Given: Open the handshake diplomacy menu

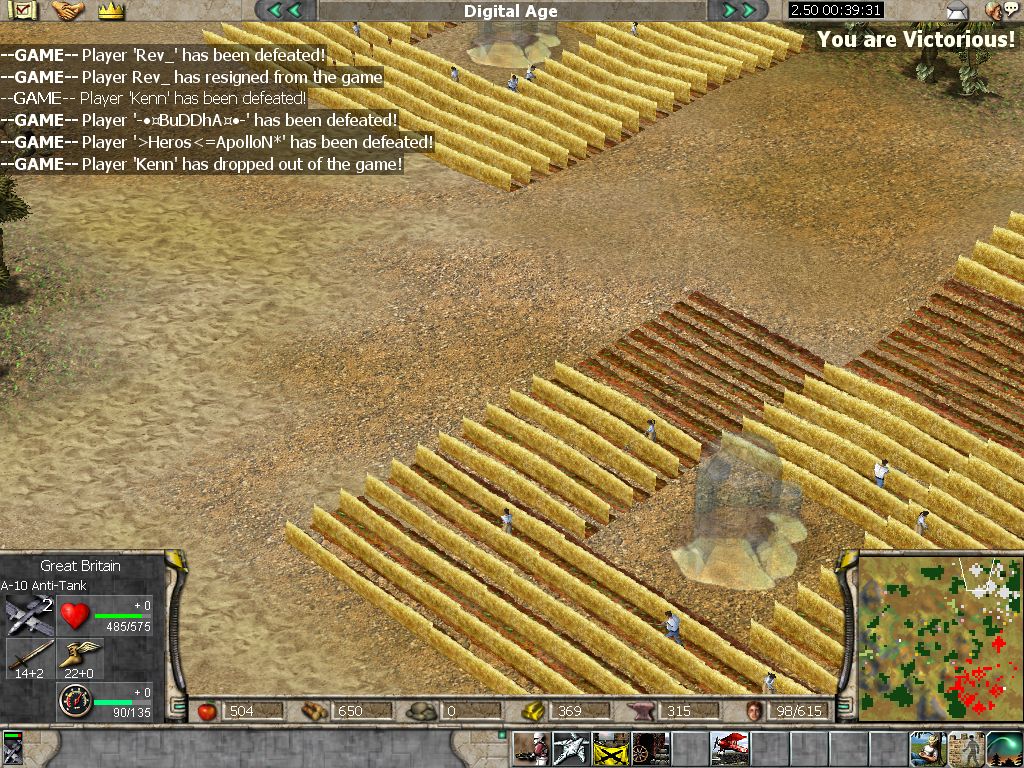Looking at the screenshot, I should tap(67, 11).
